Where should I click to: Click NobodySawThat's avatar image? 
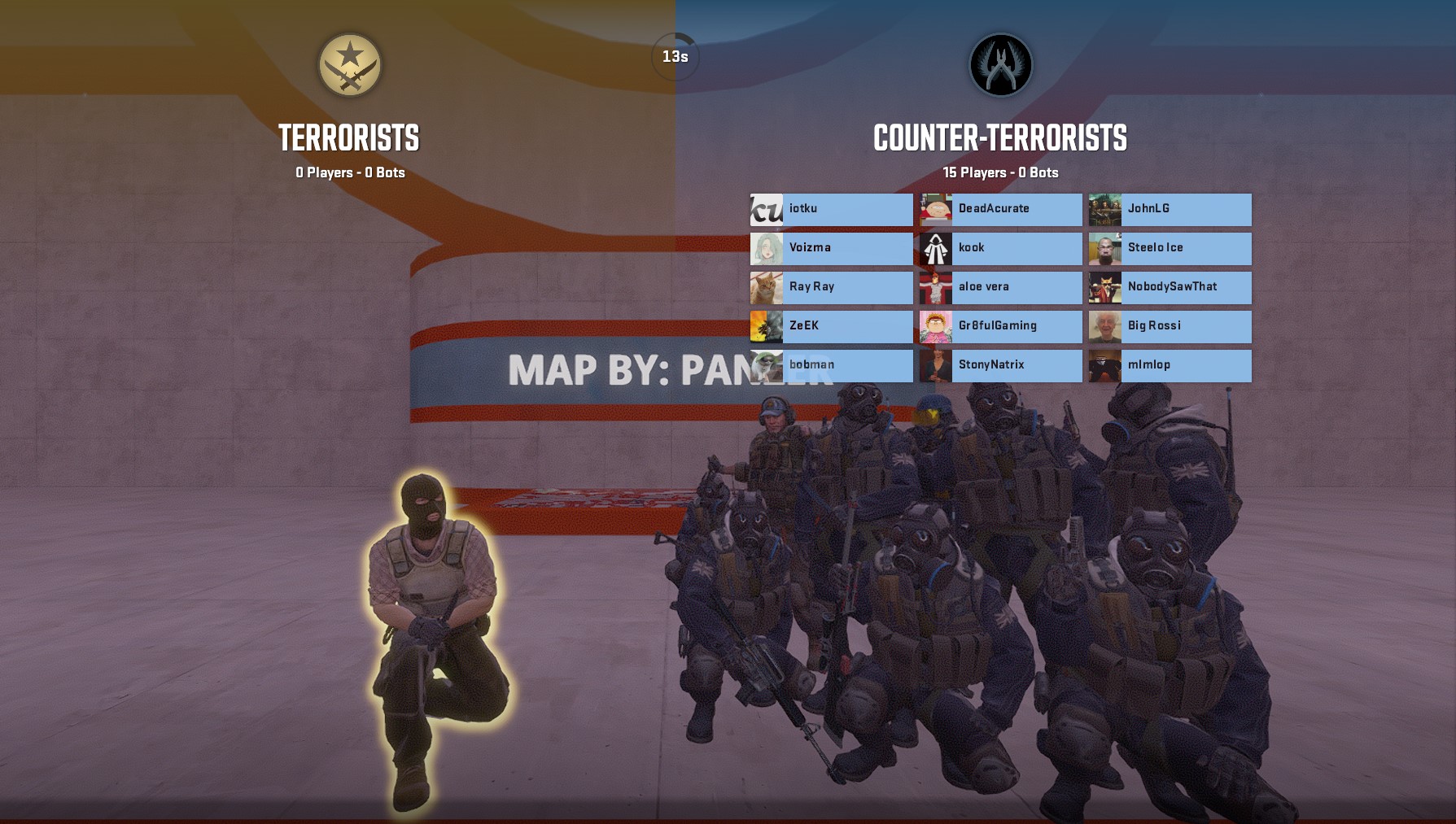[1104, 287]
